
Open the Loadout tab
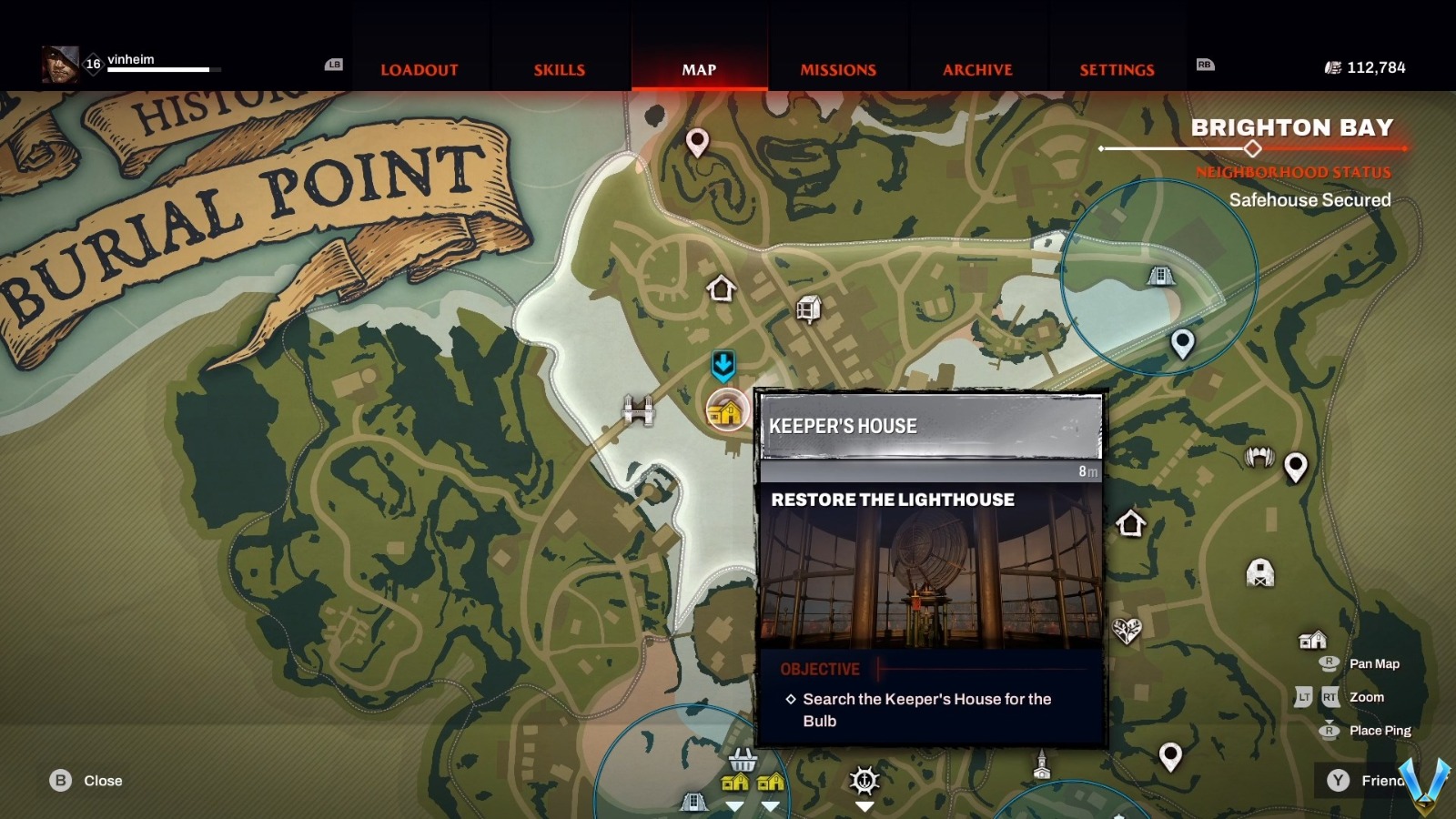419,70
